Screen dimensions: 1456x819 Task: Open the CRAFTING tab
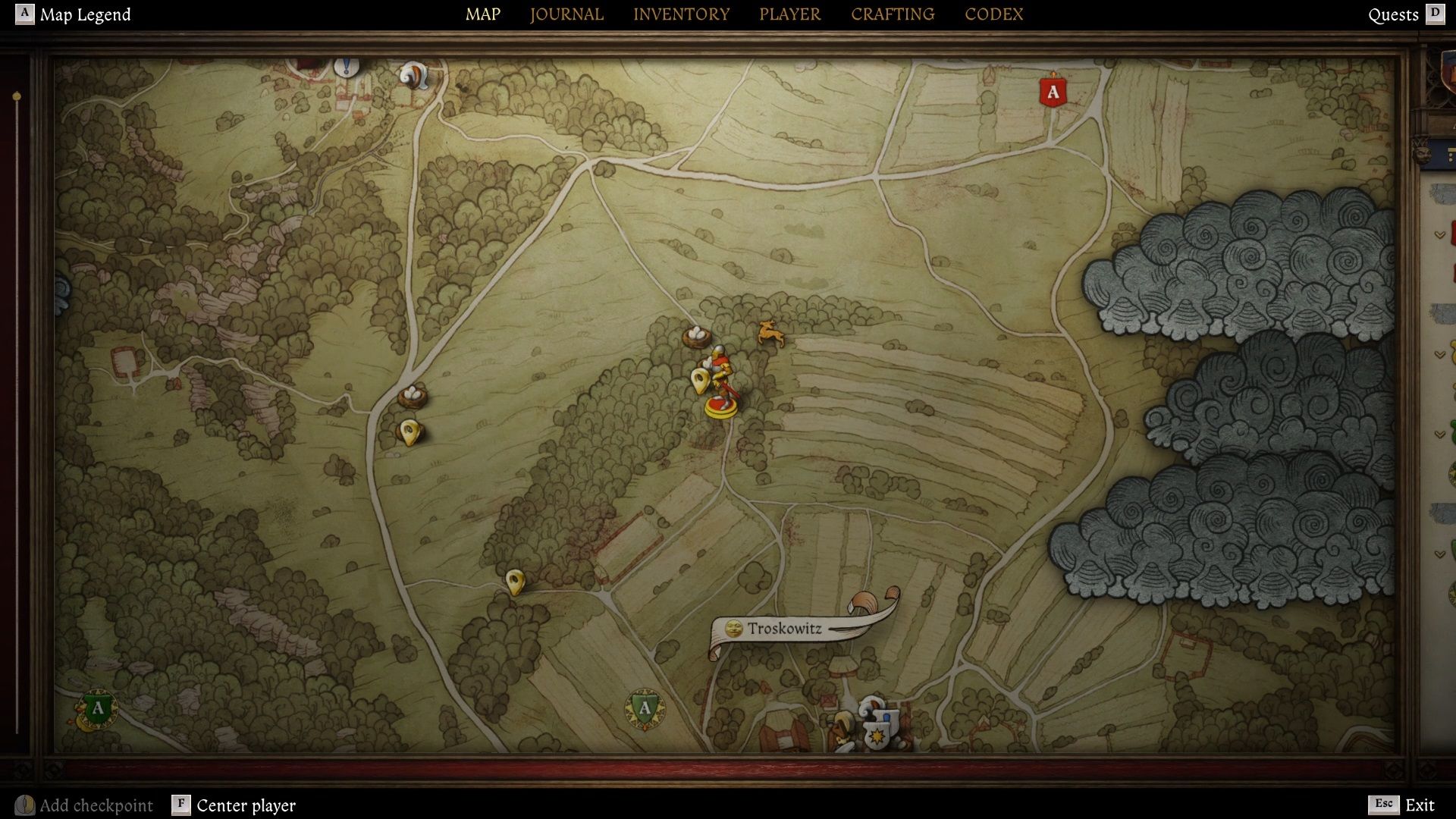892,14
